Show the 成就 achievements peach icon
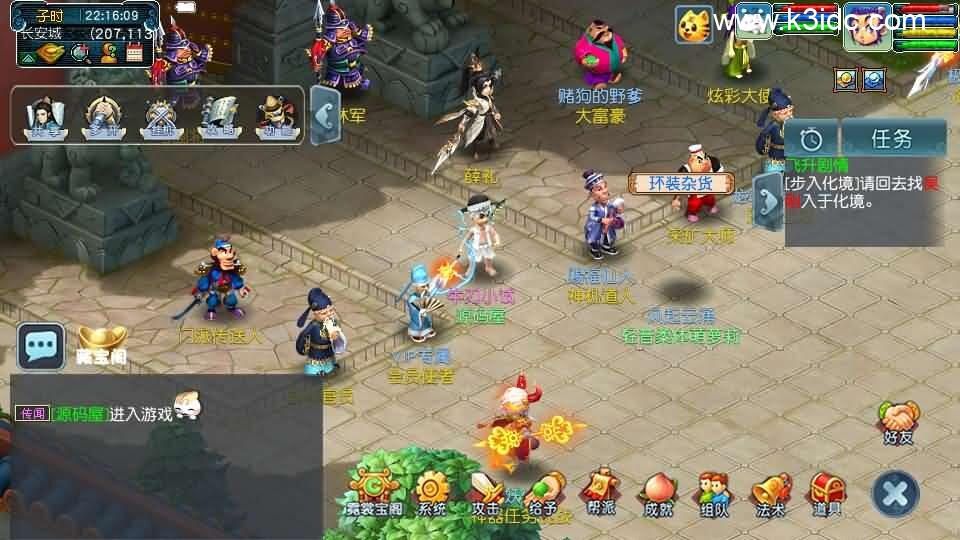Viewport: 960px width, 540px height. pyautogui.click(x=658, y=491)
